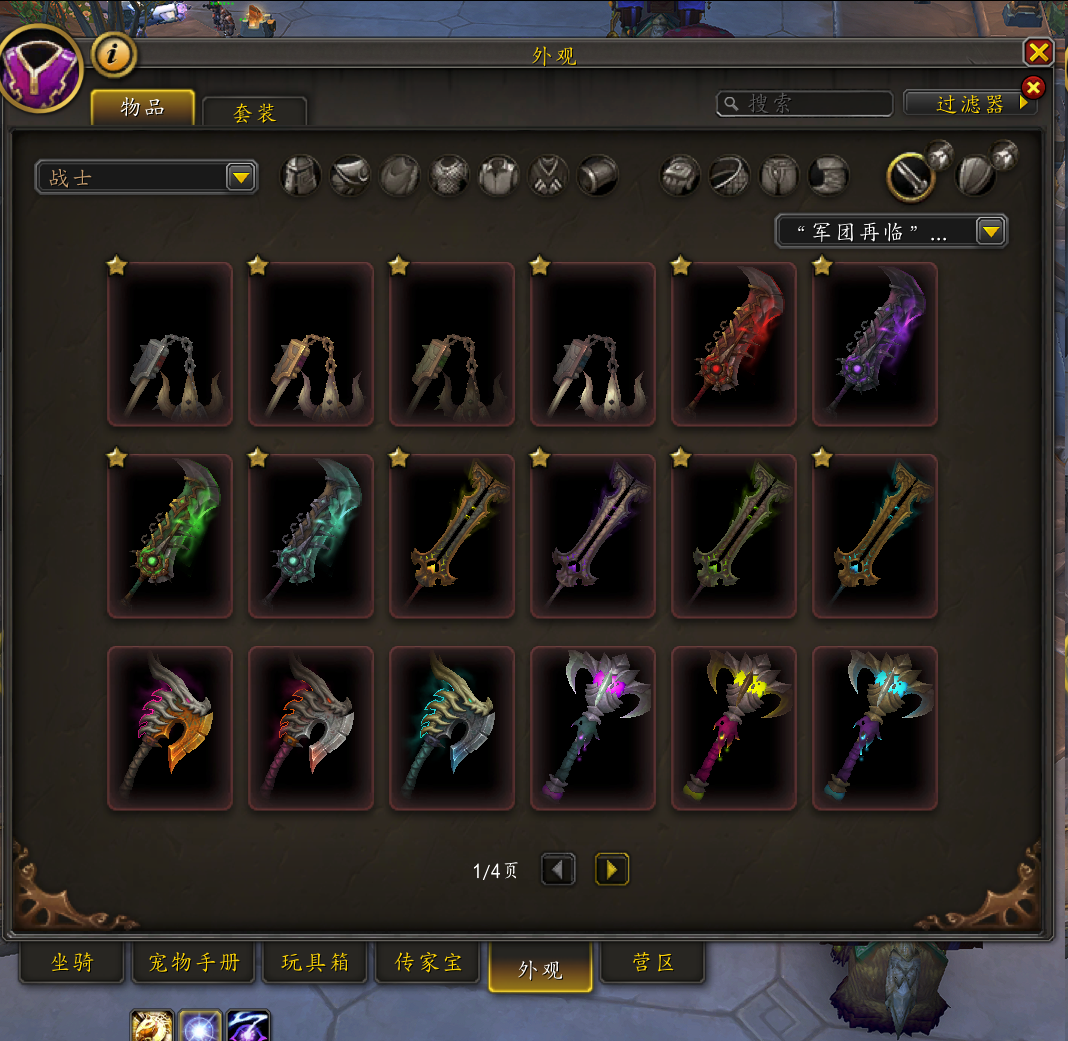
Task: Show the 传家宝 heirlooms tab
Action: tap(429, 963)
